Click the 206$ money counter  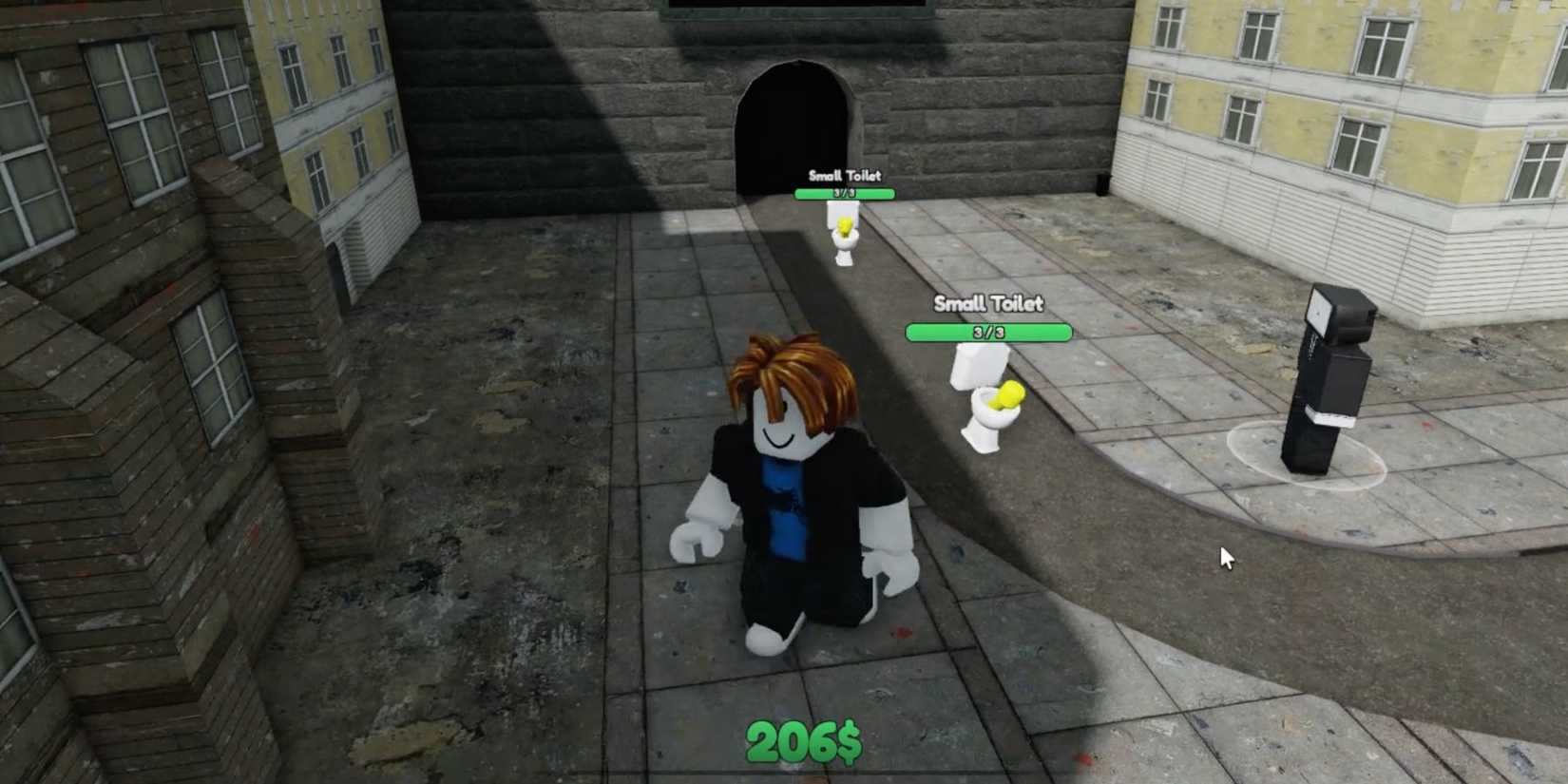click(x=803, y=739)
